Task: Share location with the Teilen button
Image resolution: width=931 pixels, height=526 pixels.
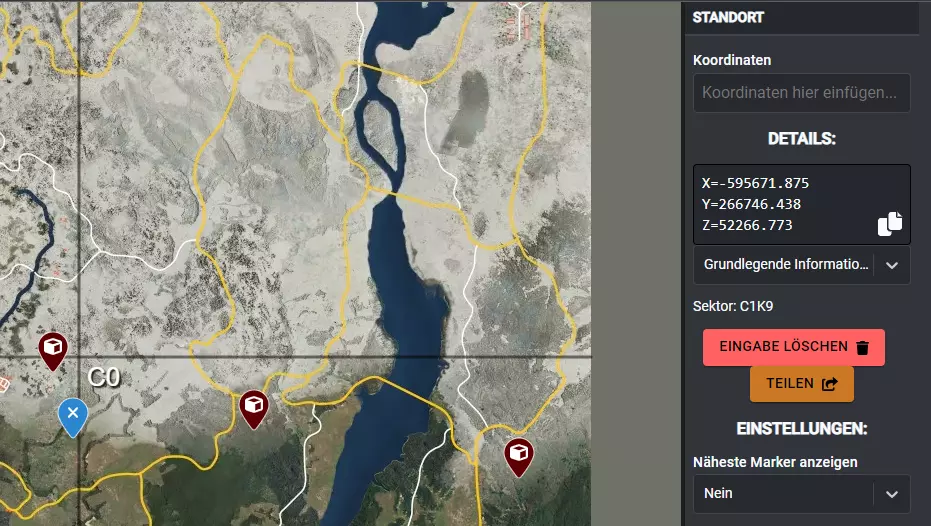Action: coord(801,383)
